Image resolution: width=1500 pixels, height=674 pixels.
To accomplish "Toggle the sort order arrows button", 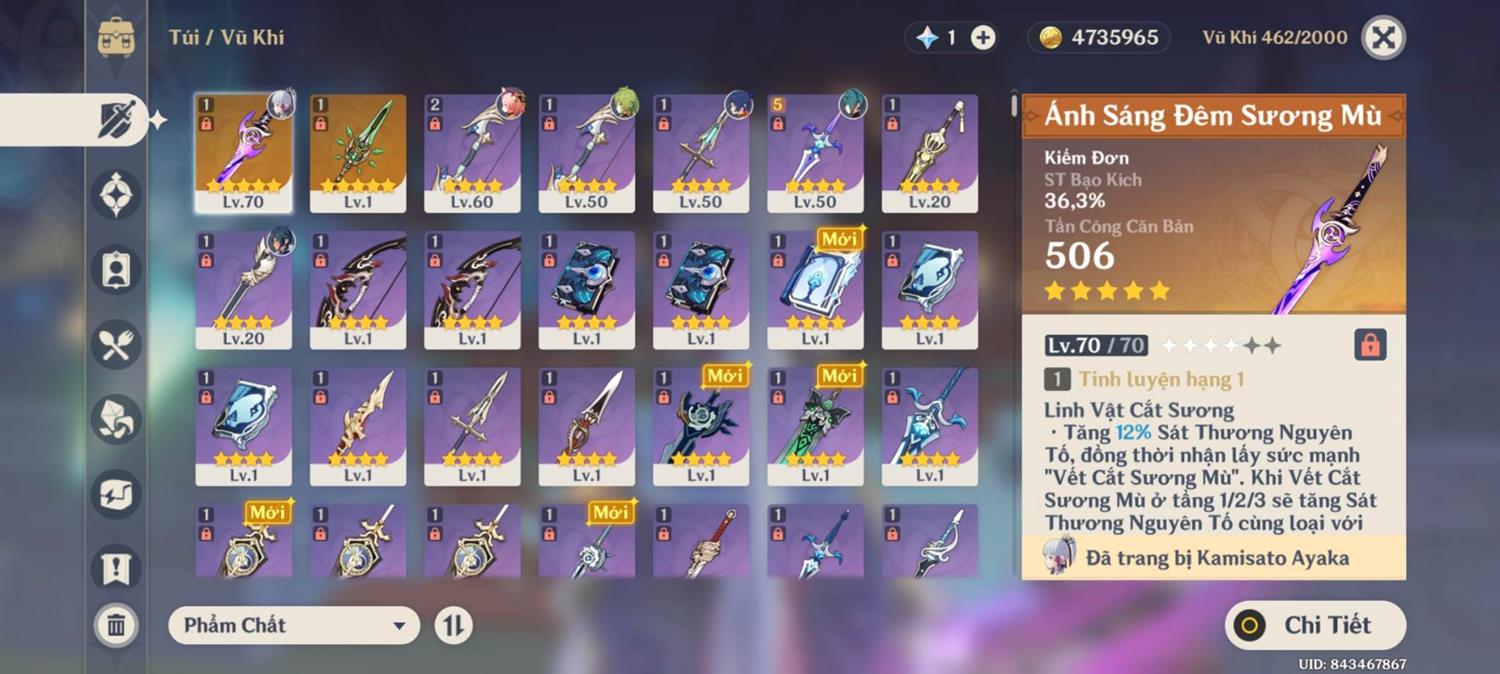I will (x=453, y=626).
